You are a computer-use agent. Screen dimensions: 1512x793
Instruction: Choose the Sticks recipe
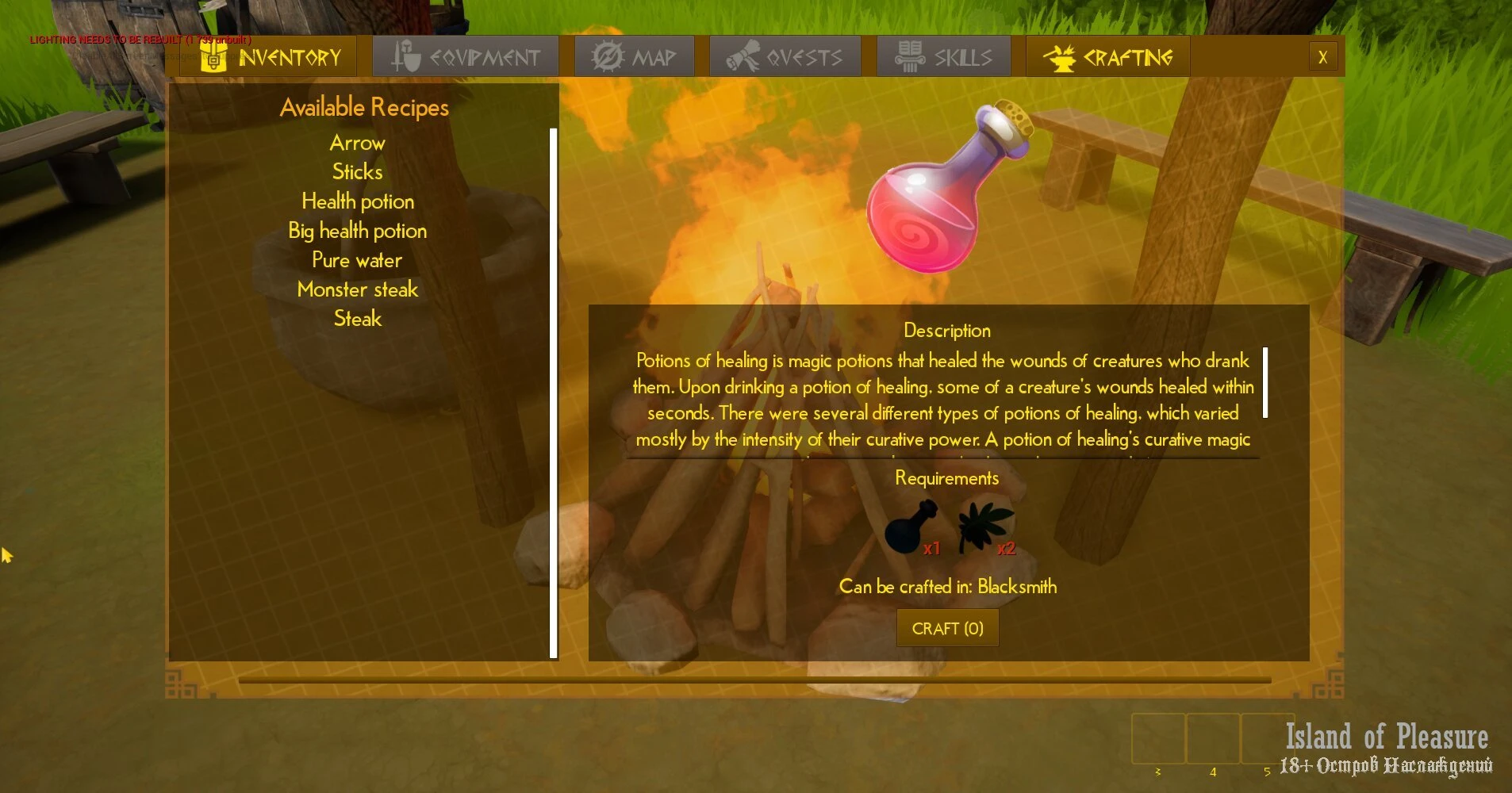pos(358,172)
